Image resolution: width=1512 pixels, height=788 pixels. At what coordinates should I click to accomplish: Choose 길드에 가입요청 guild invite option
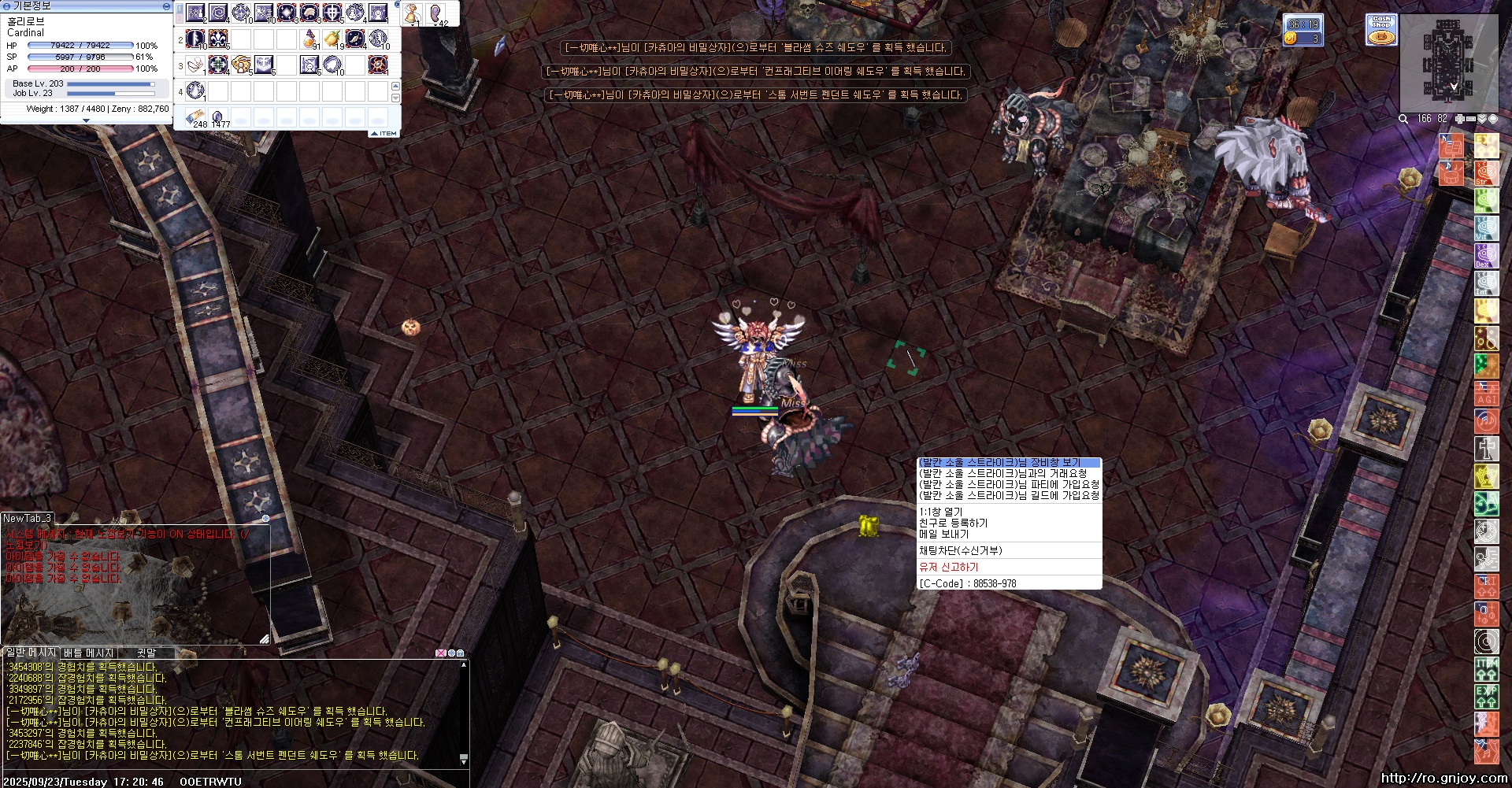click(x=1008, y=495)
